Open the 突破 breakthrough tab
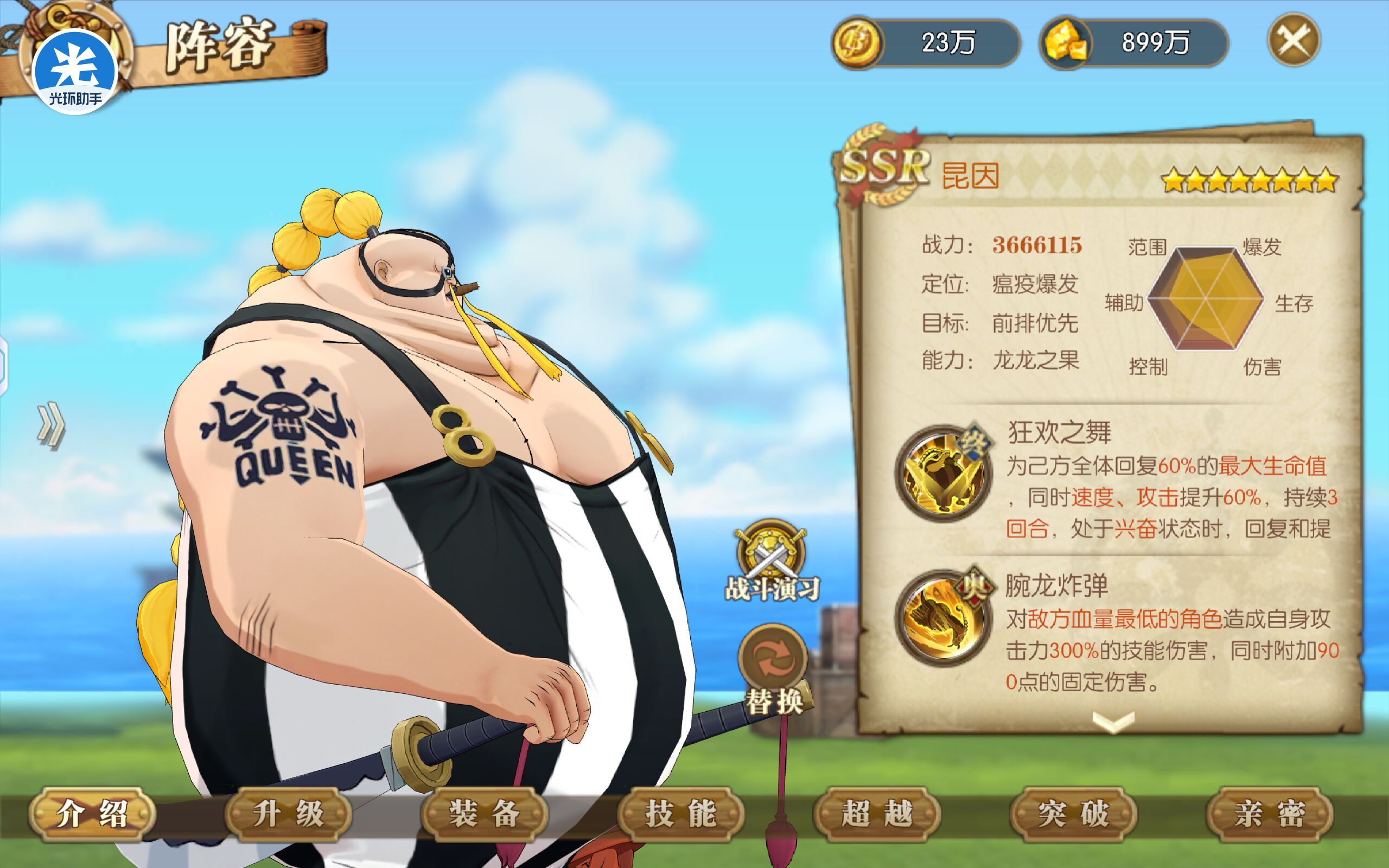 pyautogui.click(x=1073, y=814)
